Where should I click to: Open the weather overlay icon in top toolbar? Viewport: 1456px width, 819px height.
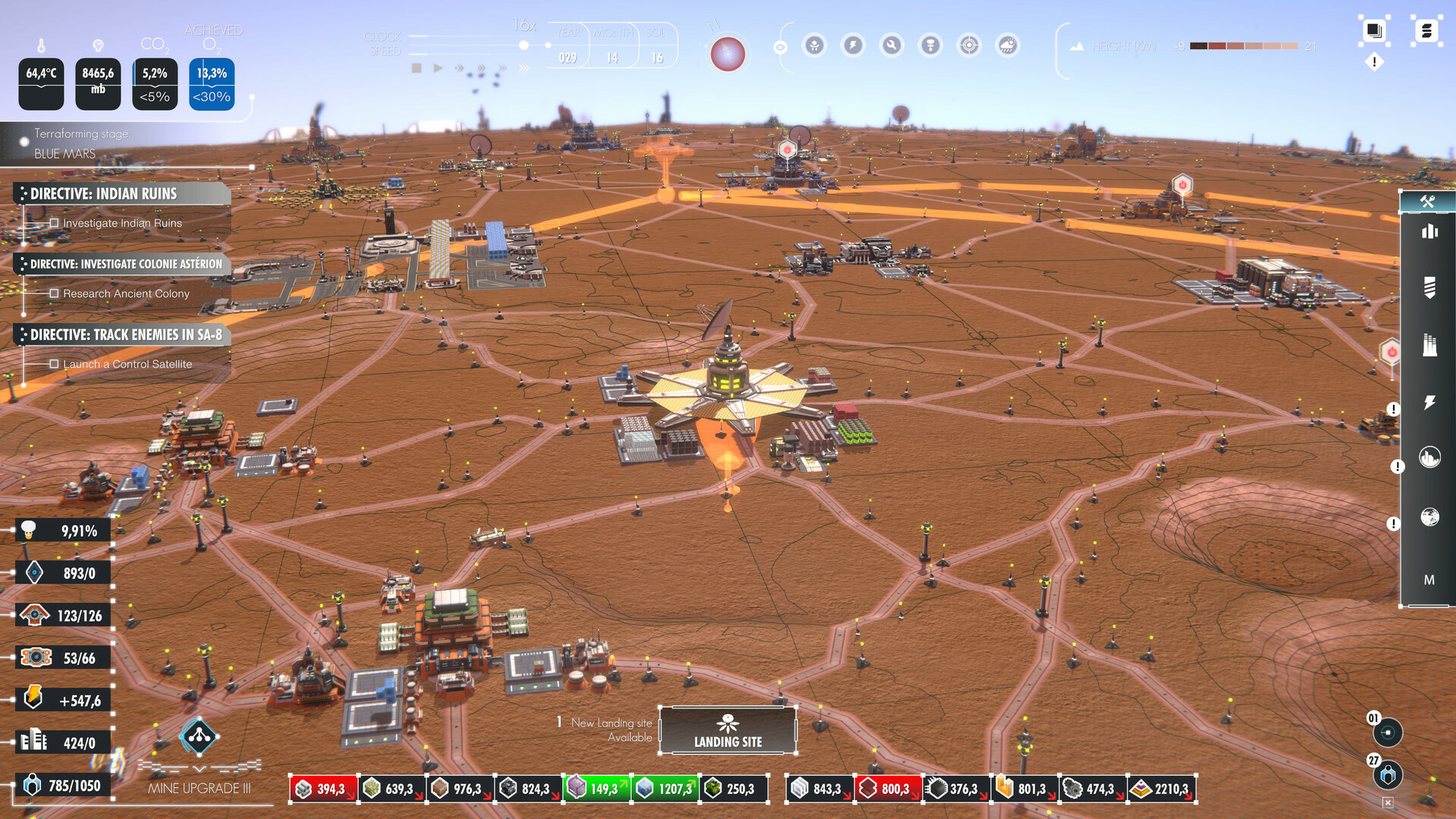[1007, 45]
